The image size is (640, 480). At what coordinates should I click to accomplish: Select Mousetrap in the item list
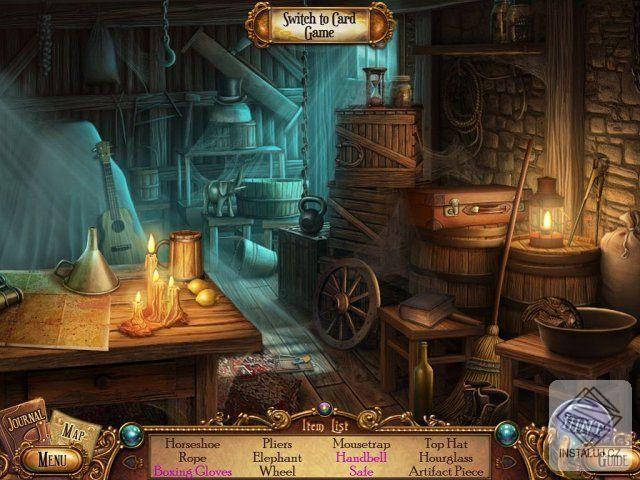(x=361, y=441)
